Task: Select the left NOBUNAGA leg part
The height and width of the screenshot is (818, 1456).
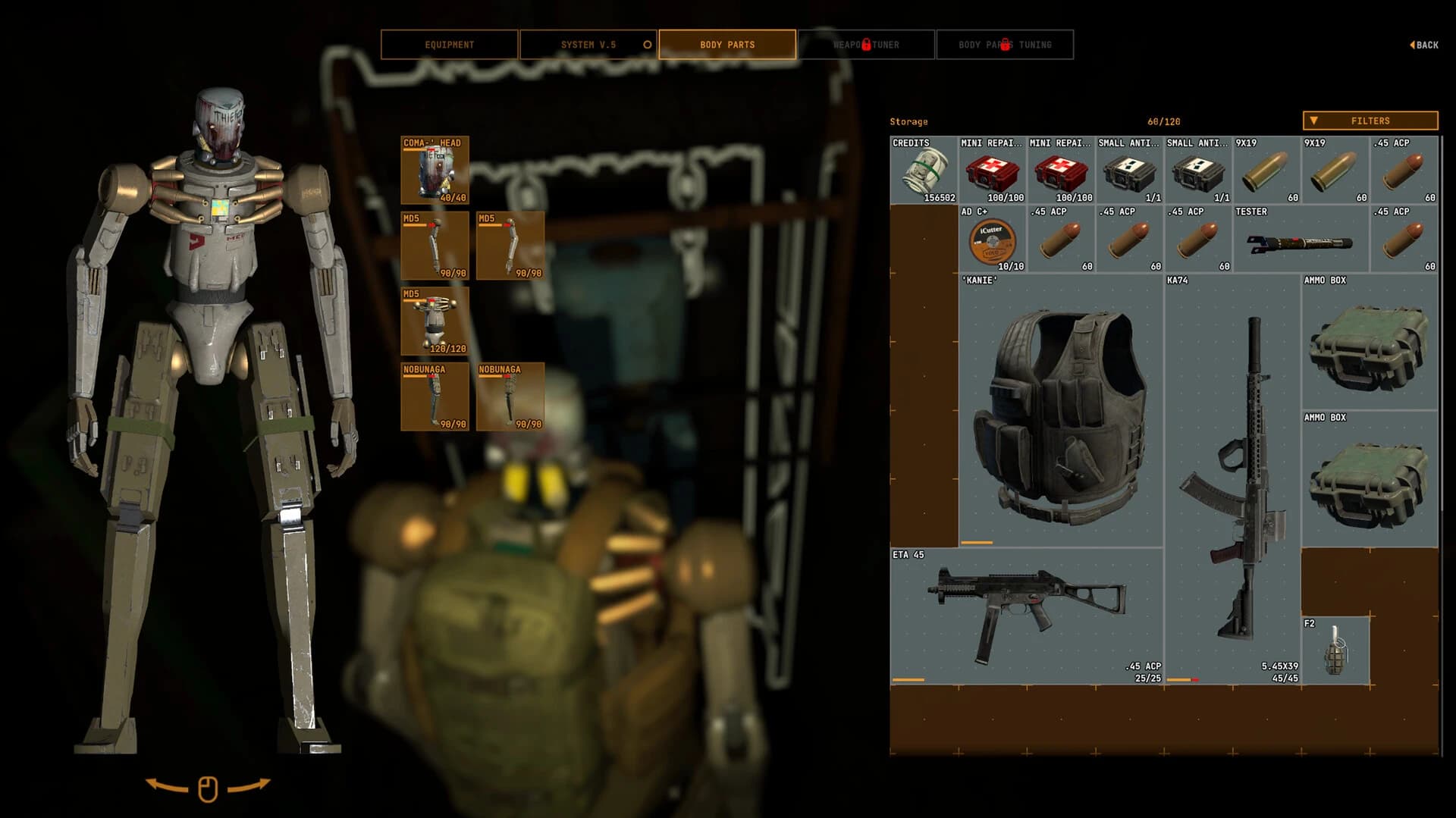Action: pos(434,396)
